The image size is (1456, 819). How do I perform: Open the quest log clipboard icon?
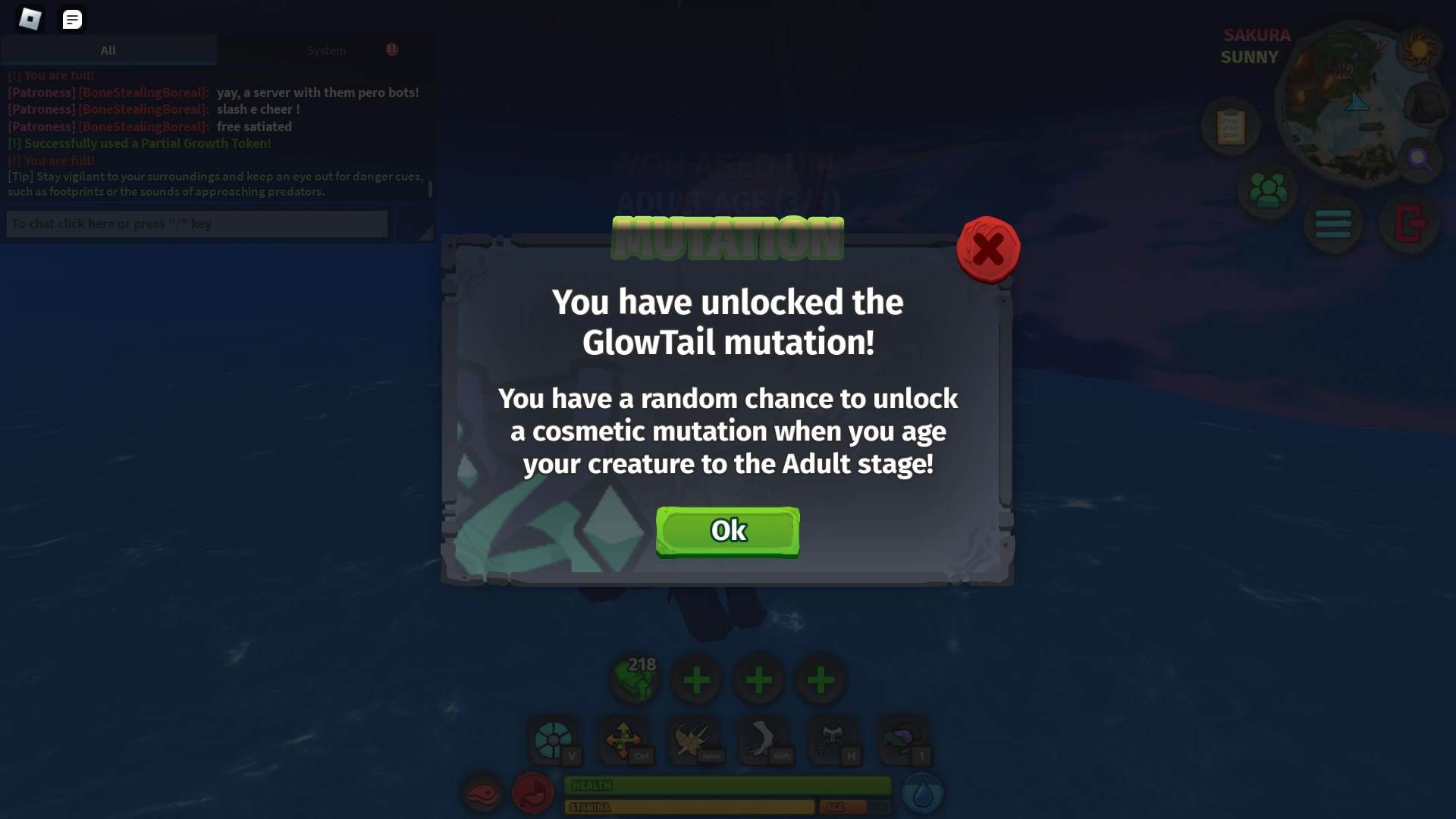[x=1230, y=126]
